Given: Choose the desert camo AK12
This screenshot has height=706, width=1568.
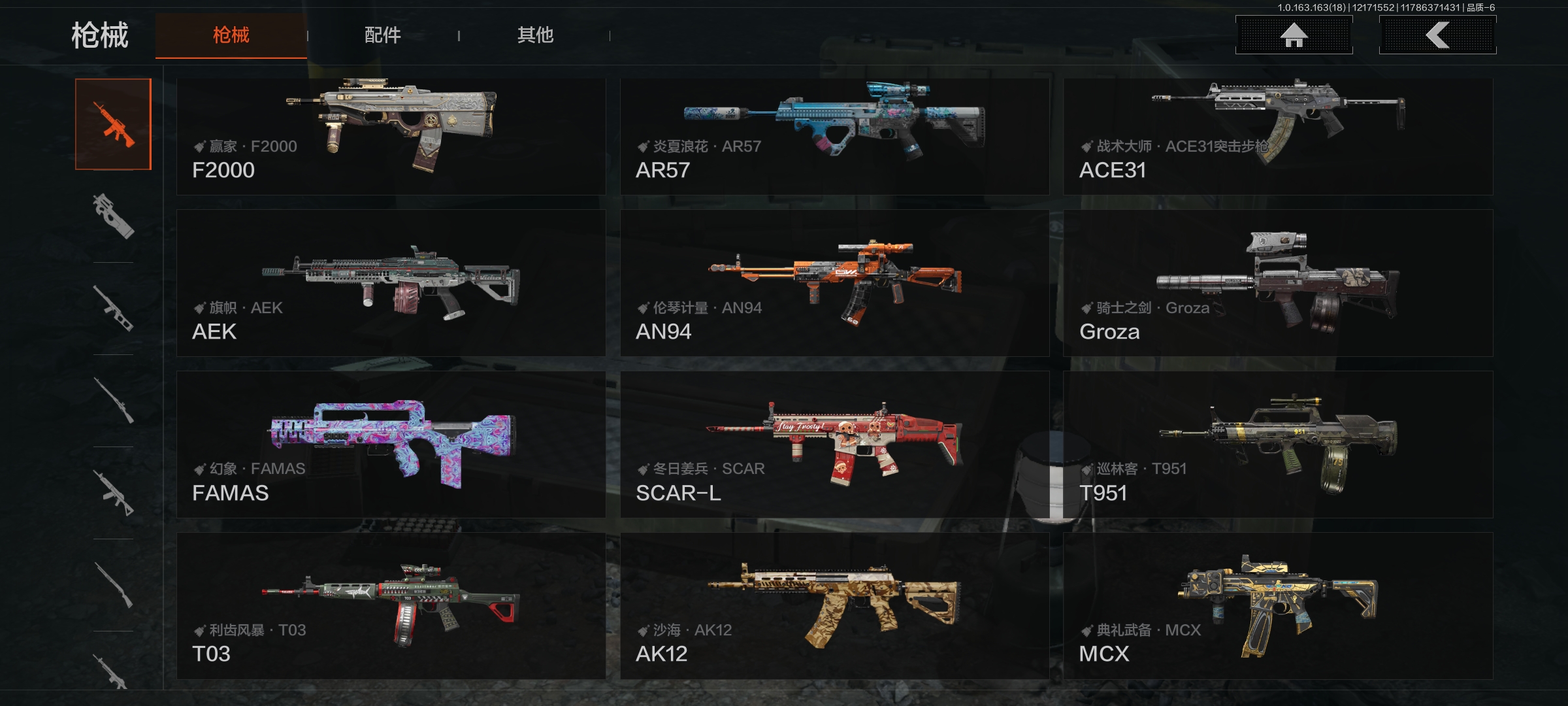Looking at the screenshot, I should pyautogui.click(x=834, y=606).
